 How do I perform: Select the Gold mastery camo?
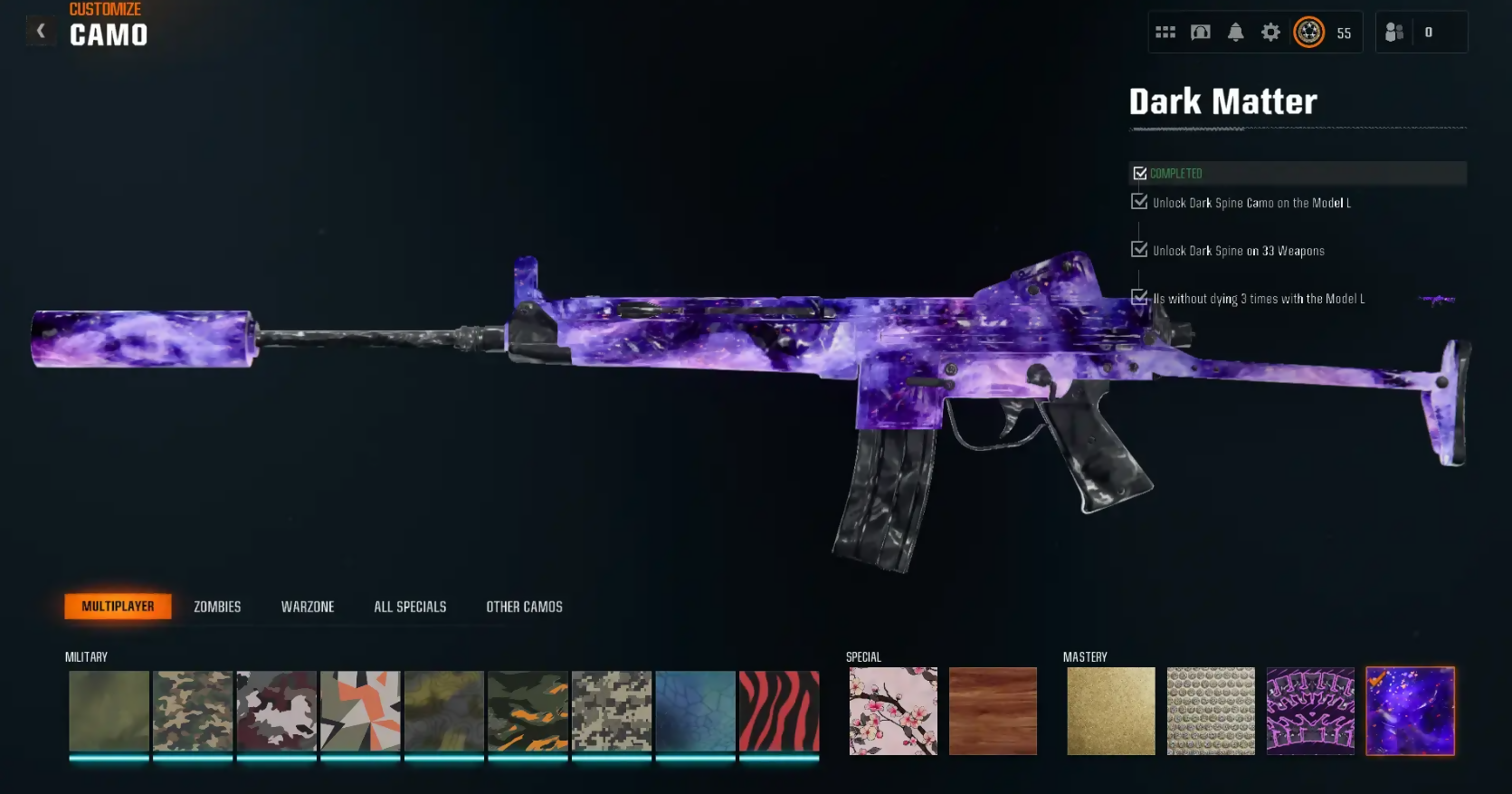1111,711
